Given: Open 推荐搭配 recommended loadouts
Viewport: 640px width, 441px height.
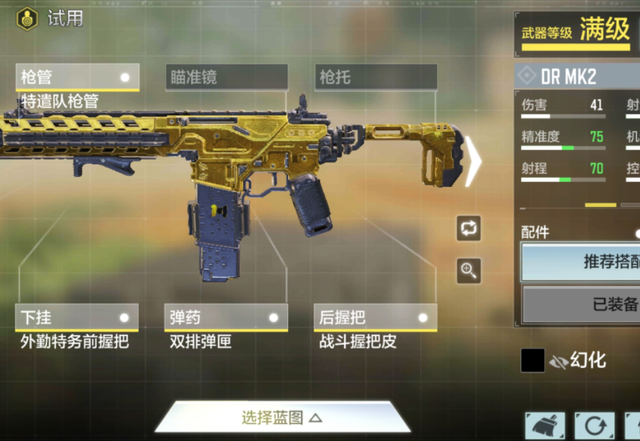Looking at the screenshot, I should 585,263.
